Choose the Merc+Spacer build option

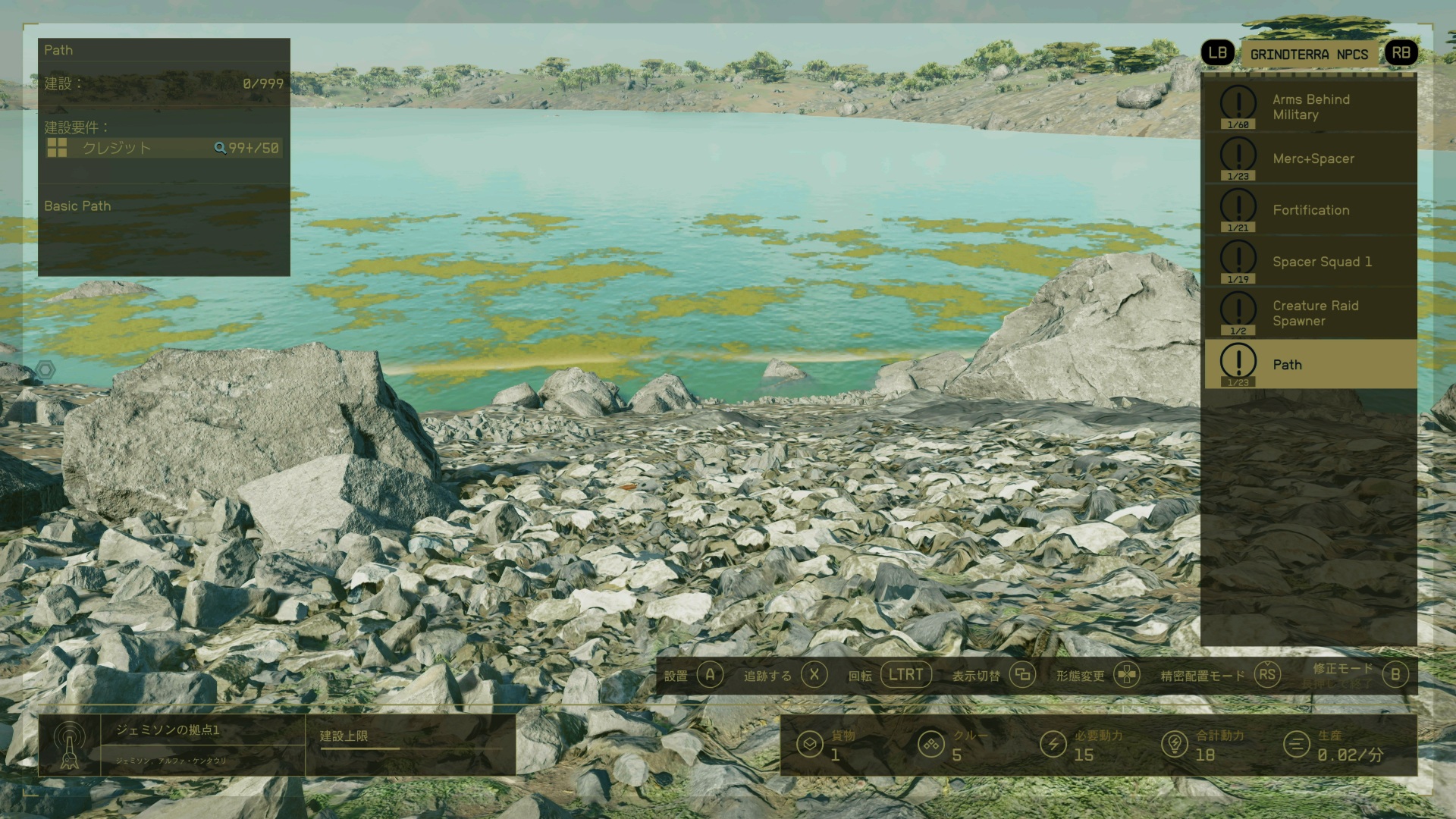coord(1310,158)
